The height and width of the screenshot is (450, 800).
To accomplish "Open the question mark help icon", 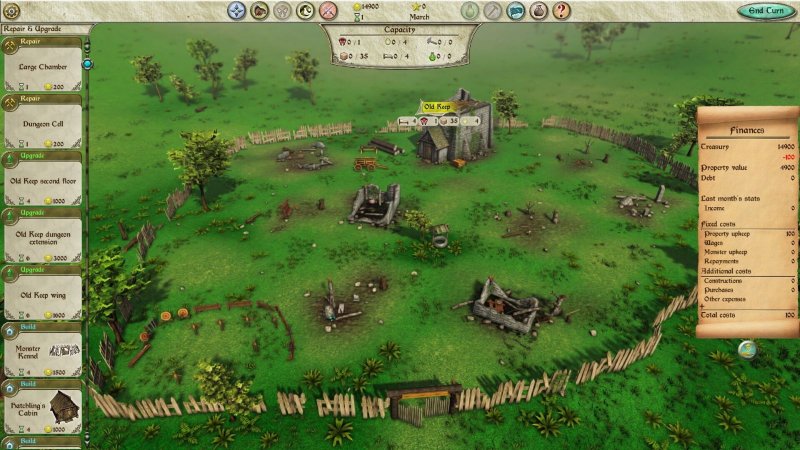I will [562, 11].
